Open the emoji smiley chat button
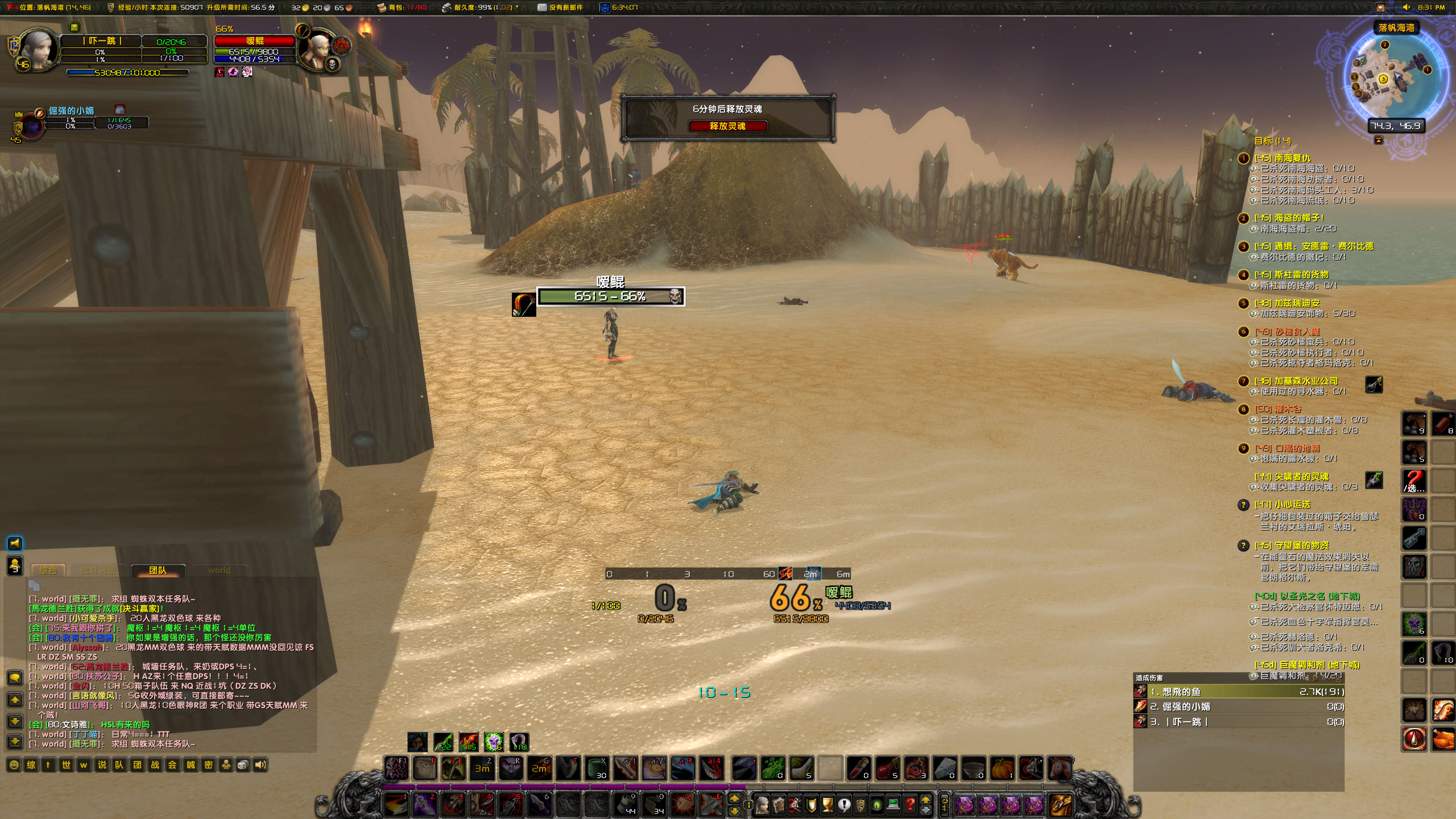 14,765
